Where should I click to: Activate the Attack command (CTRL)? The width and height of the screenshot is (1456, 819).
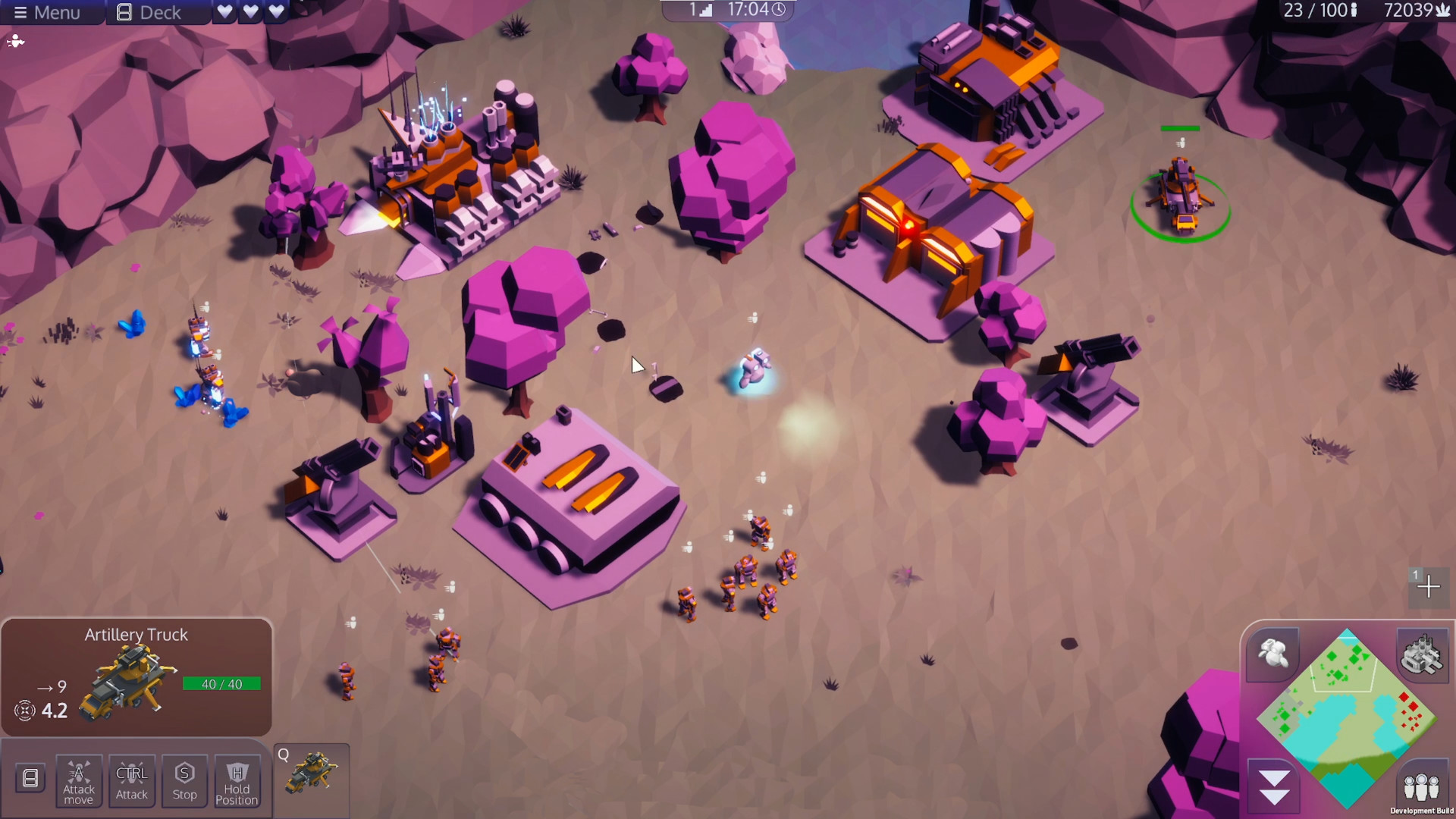(131, 781)
